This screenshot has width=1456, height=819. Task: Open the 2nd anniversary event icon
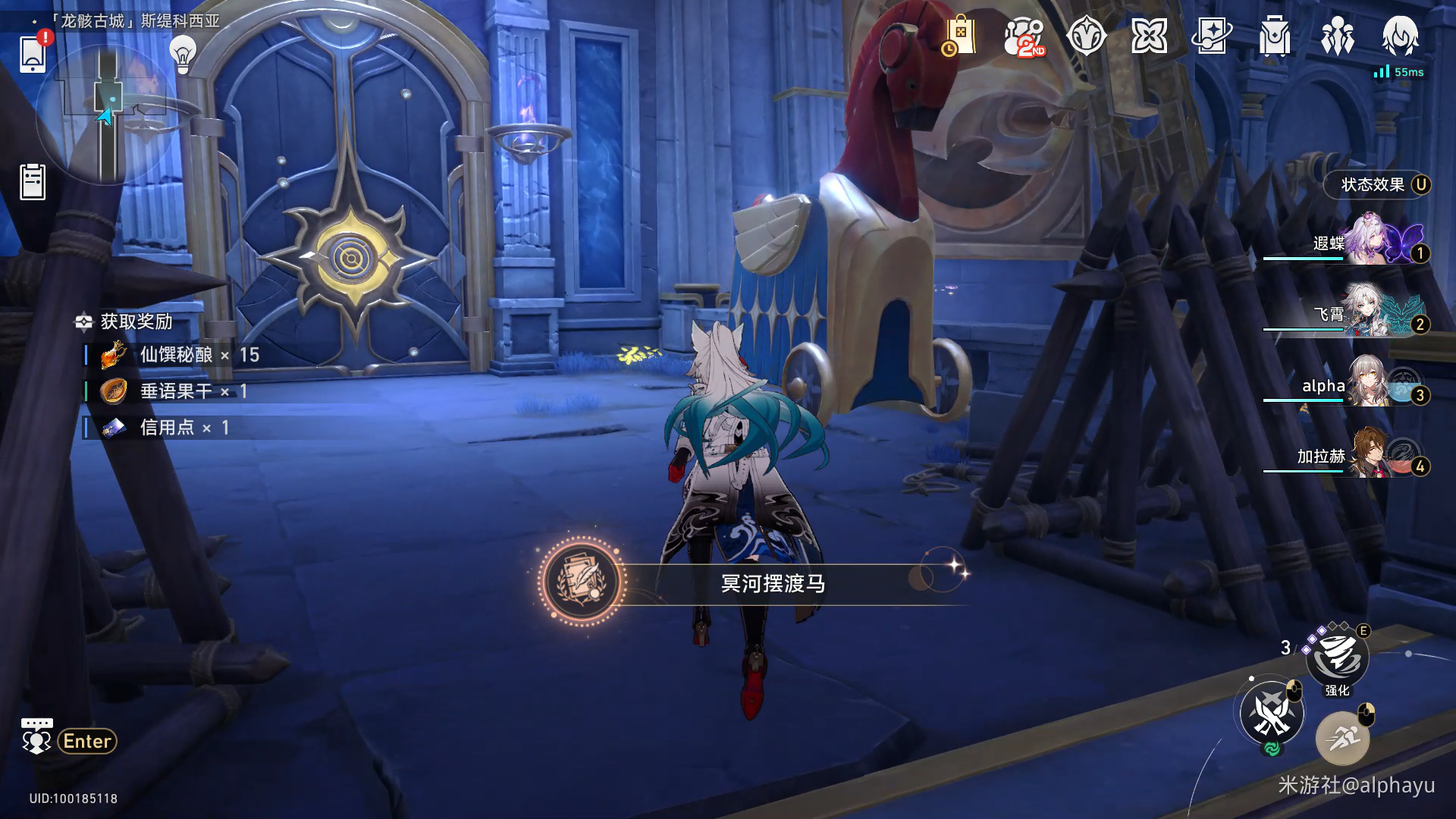[1024, 36]
